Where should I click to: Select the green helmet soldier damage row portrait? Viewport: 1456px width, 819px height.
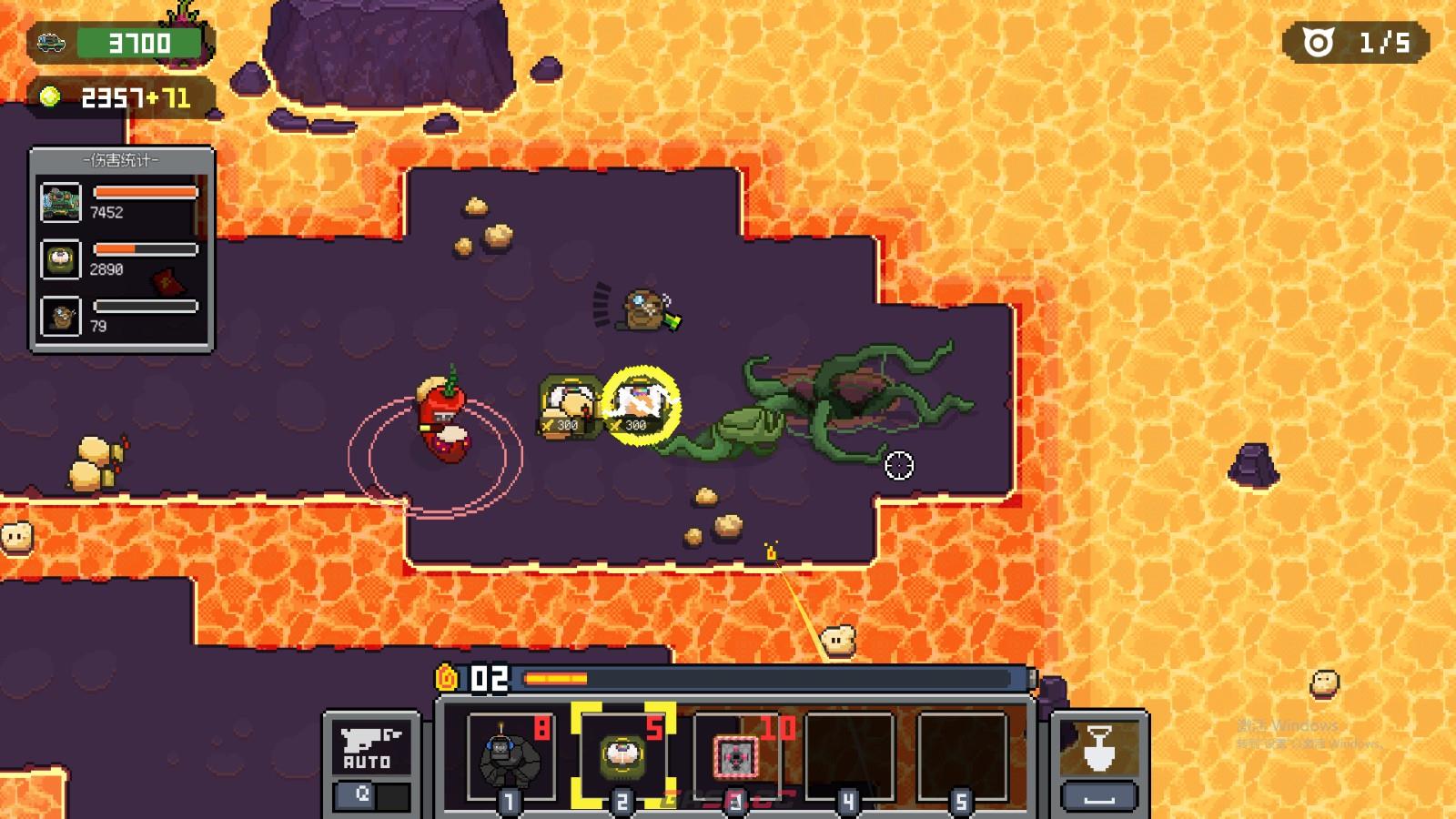tap(61, 259)
